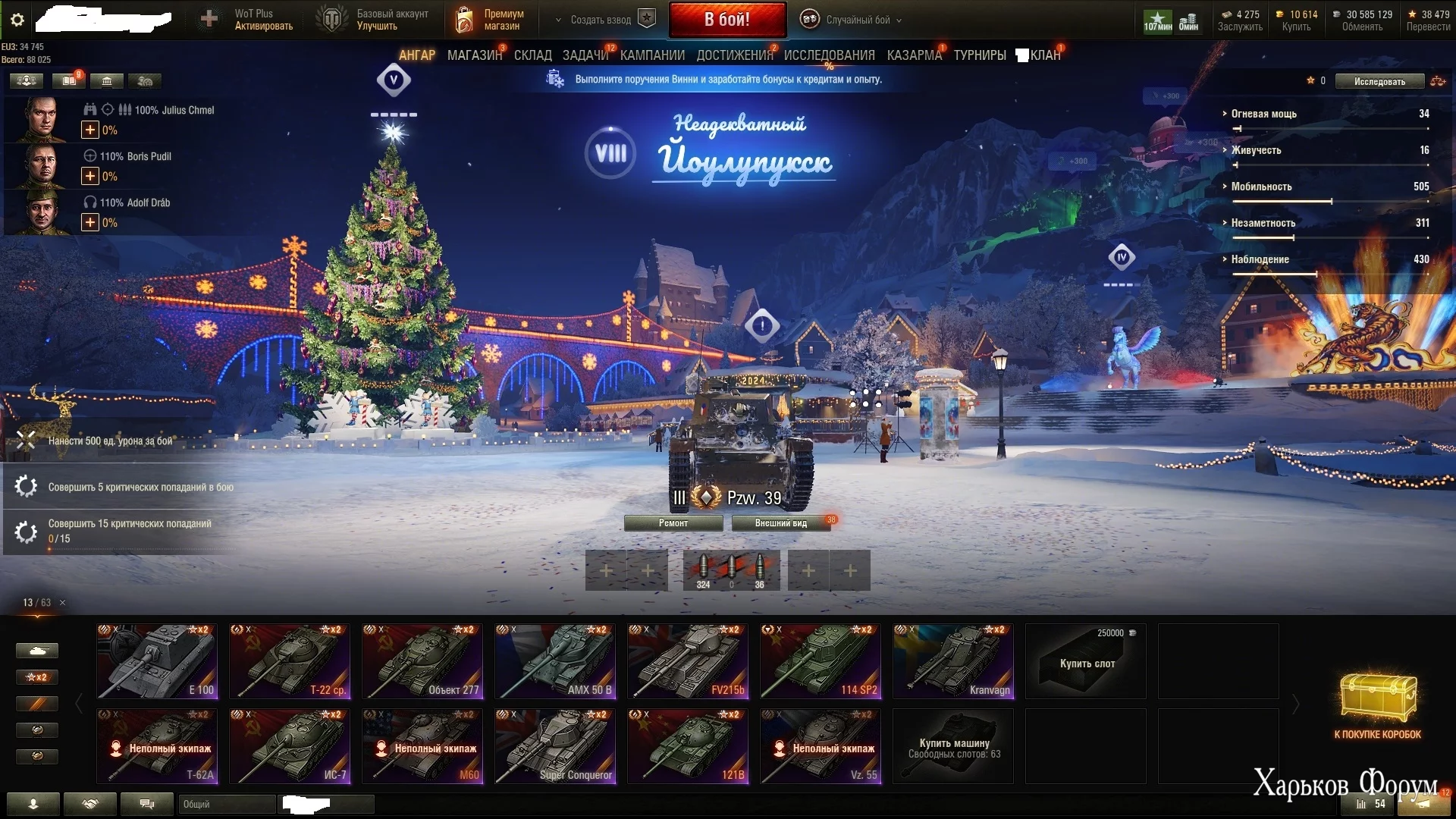
Task: Open the Премиум магазин
Action: pos(491,20)
